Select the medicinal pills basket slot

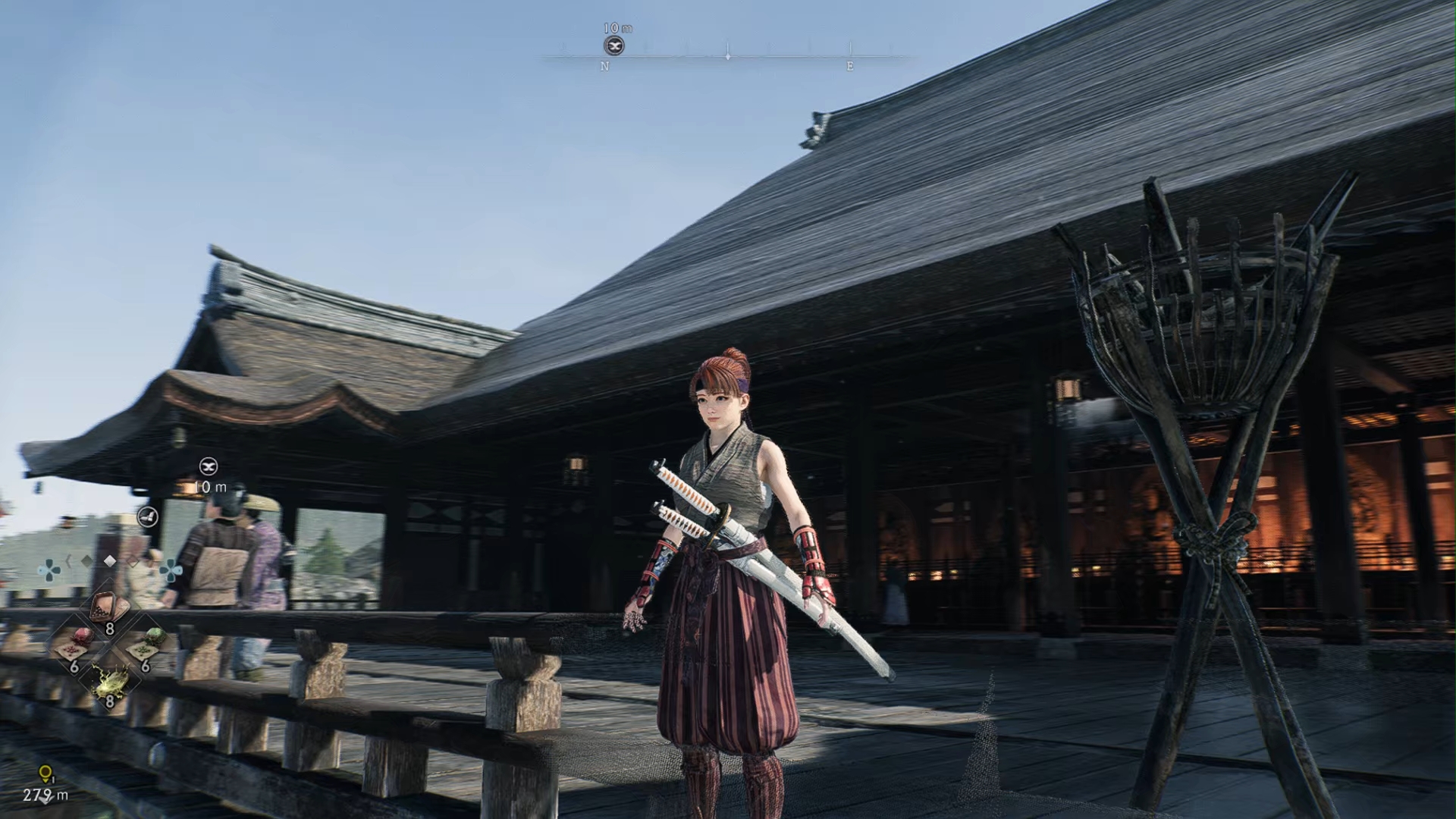click(108, 608)
